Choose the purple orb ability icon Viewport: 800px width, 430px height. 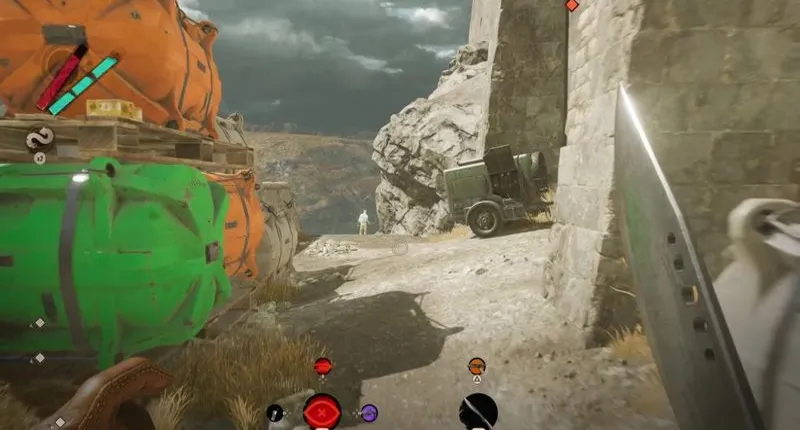tap(369, 412)
